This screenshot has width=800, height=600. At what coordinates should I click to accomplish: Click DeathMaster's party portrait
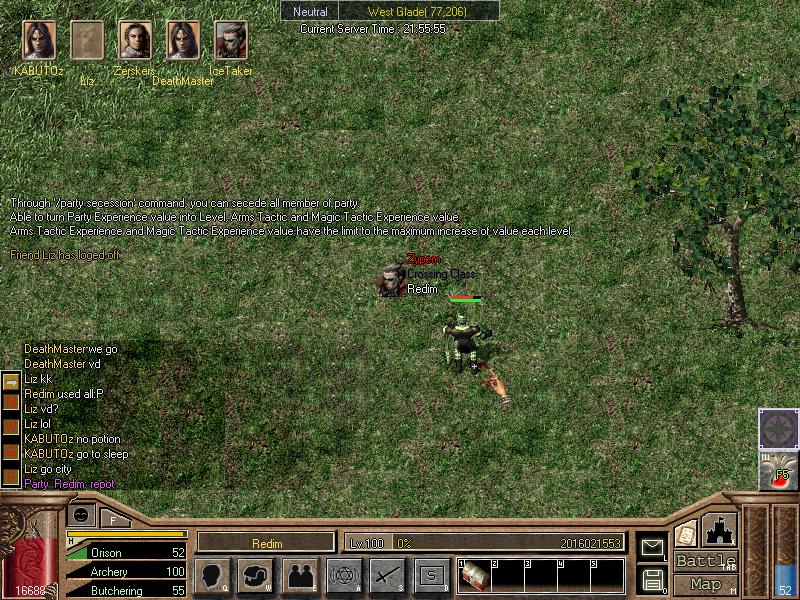pos(183,42)
